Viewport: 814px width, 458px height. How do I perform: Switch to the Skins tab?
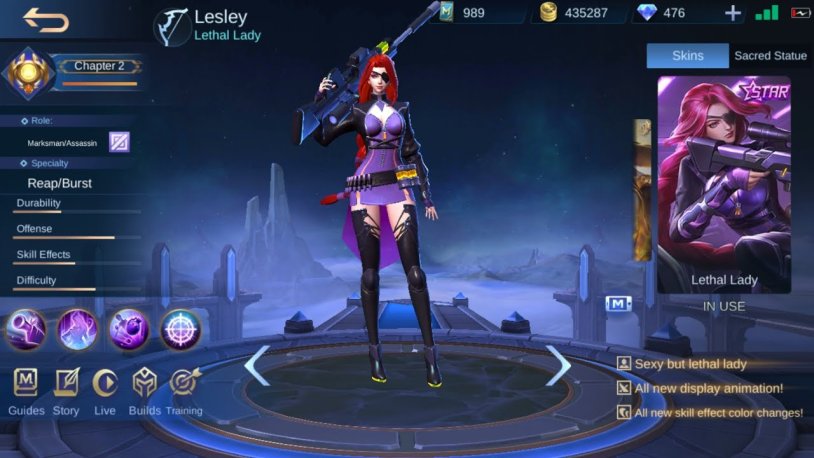[687, 55]
